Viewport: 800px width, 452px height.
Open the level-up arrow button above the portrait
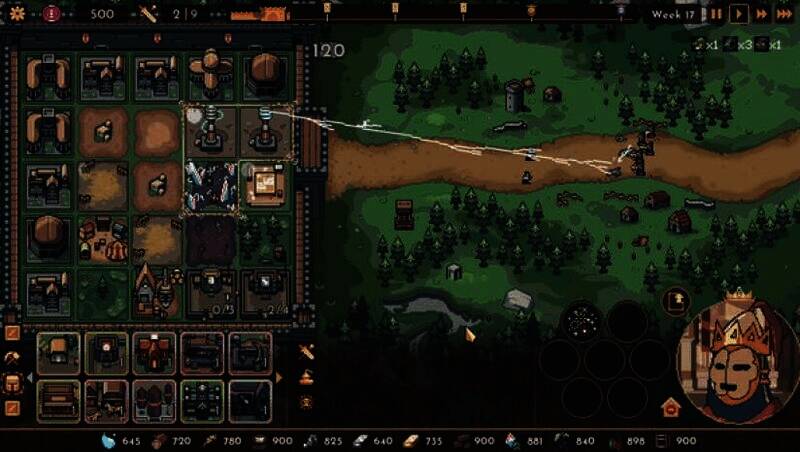677,299
